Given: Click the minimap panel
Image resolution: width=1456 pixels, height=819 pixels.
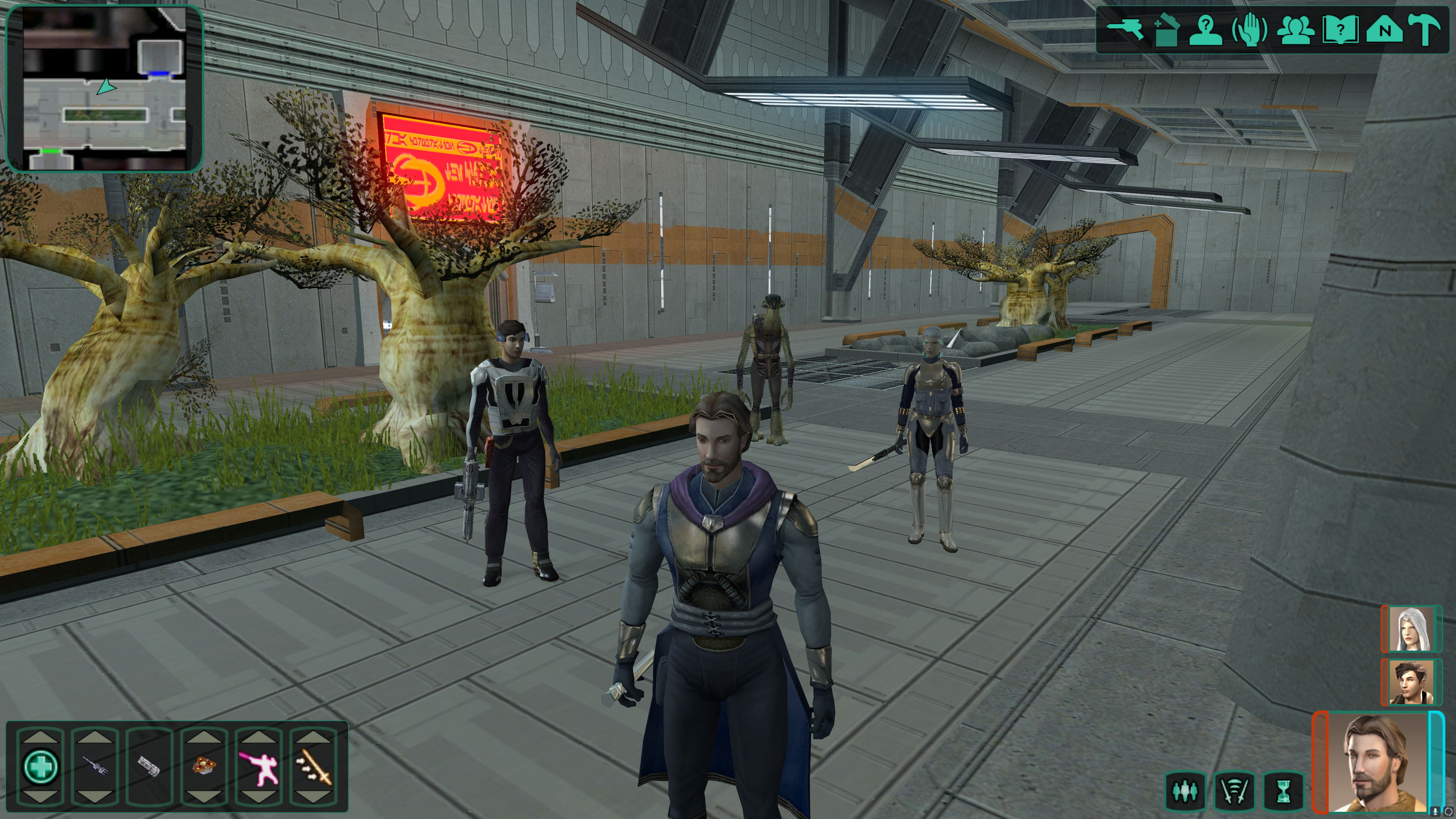Looking at the screenshot, I should click(105, 88).
